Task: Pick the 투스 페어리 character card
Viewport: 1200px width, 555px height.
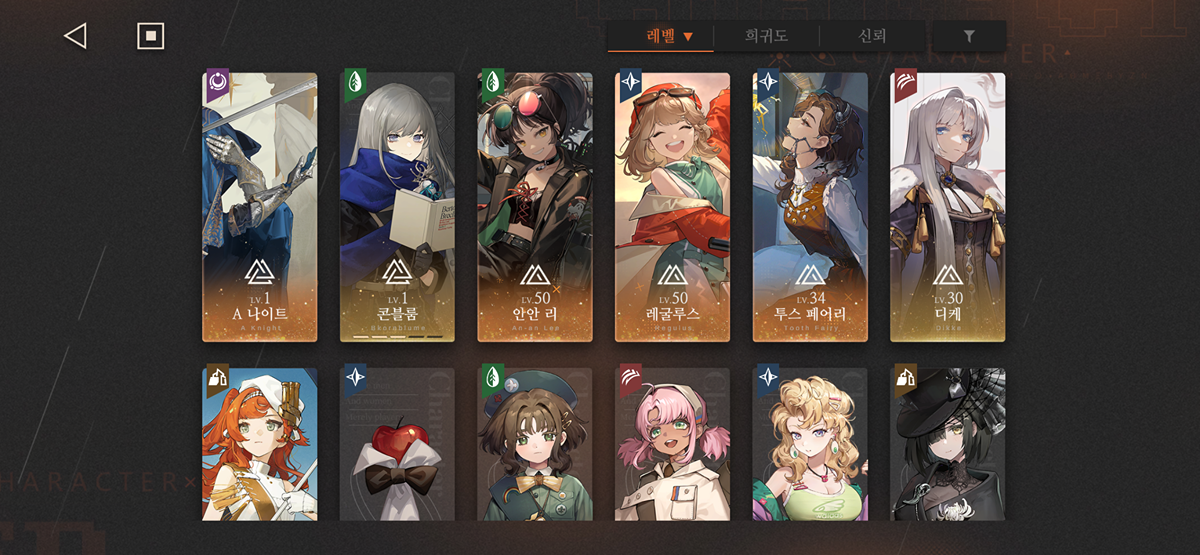Action: click(x=810, y=207)
